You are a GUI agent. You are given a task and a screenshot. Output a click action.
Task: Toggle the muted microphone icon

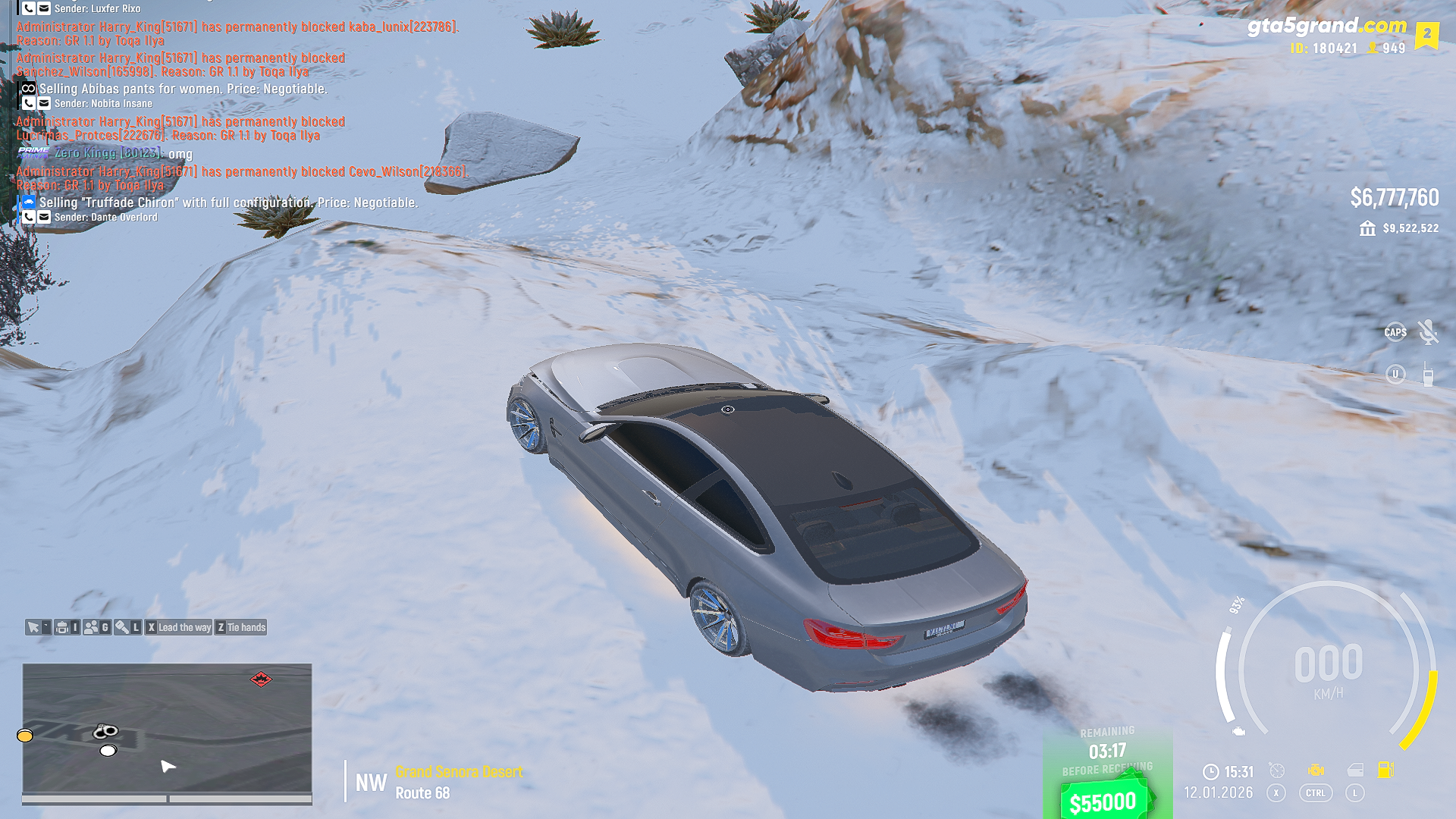1428,332
